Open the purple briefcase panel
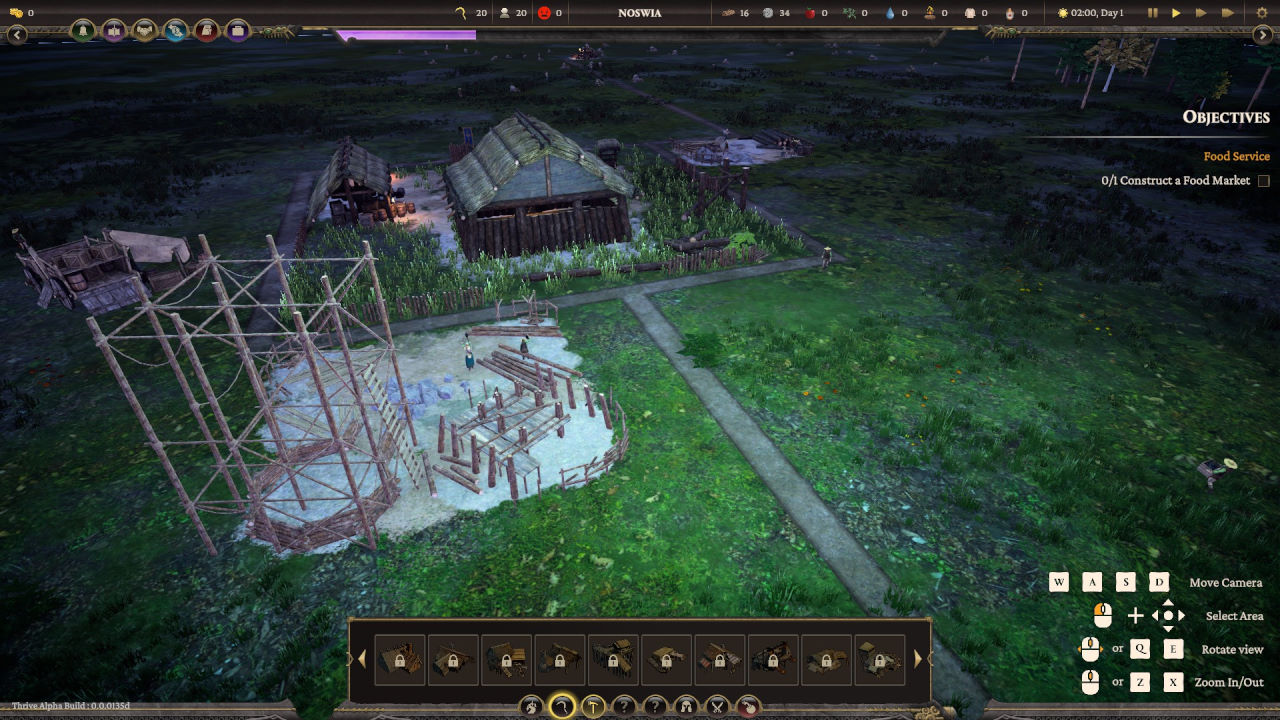 coord(237,31)
